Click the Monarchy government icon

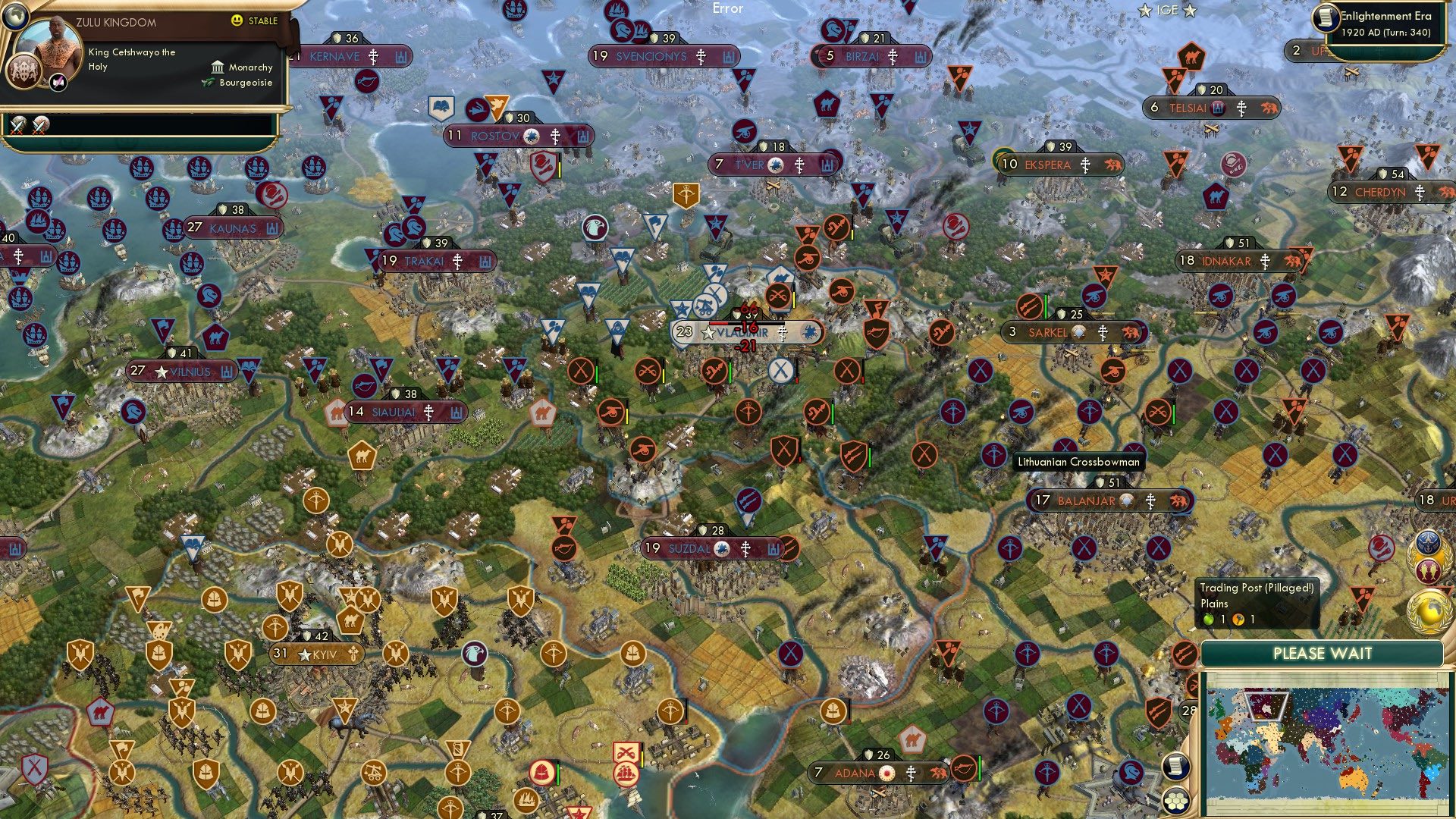tap(218, 67)
